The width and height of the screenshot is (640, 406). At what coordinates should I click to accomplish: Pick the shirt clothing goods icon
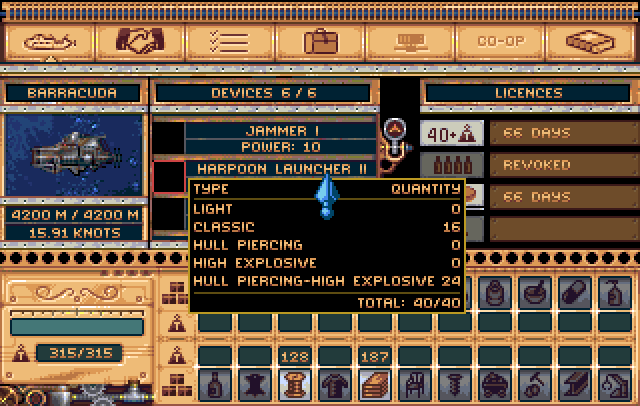pos(335,384)
